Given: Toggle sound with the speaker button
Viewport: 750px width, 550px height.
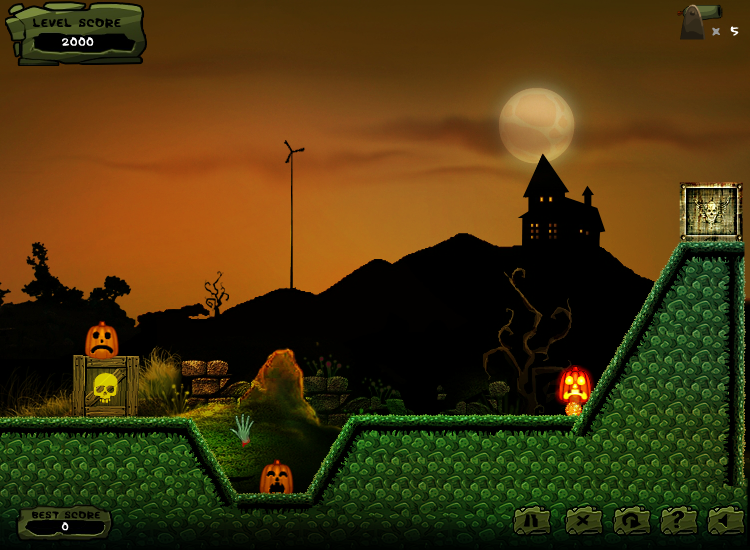Looking at the screenshot, I should (726, 520).
